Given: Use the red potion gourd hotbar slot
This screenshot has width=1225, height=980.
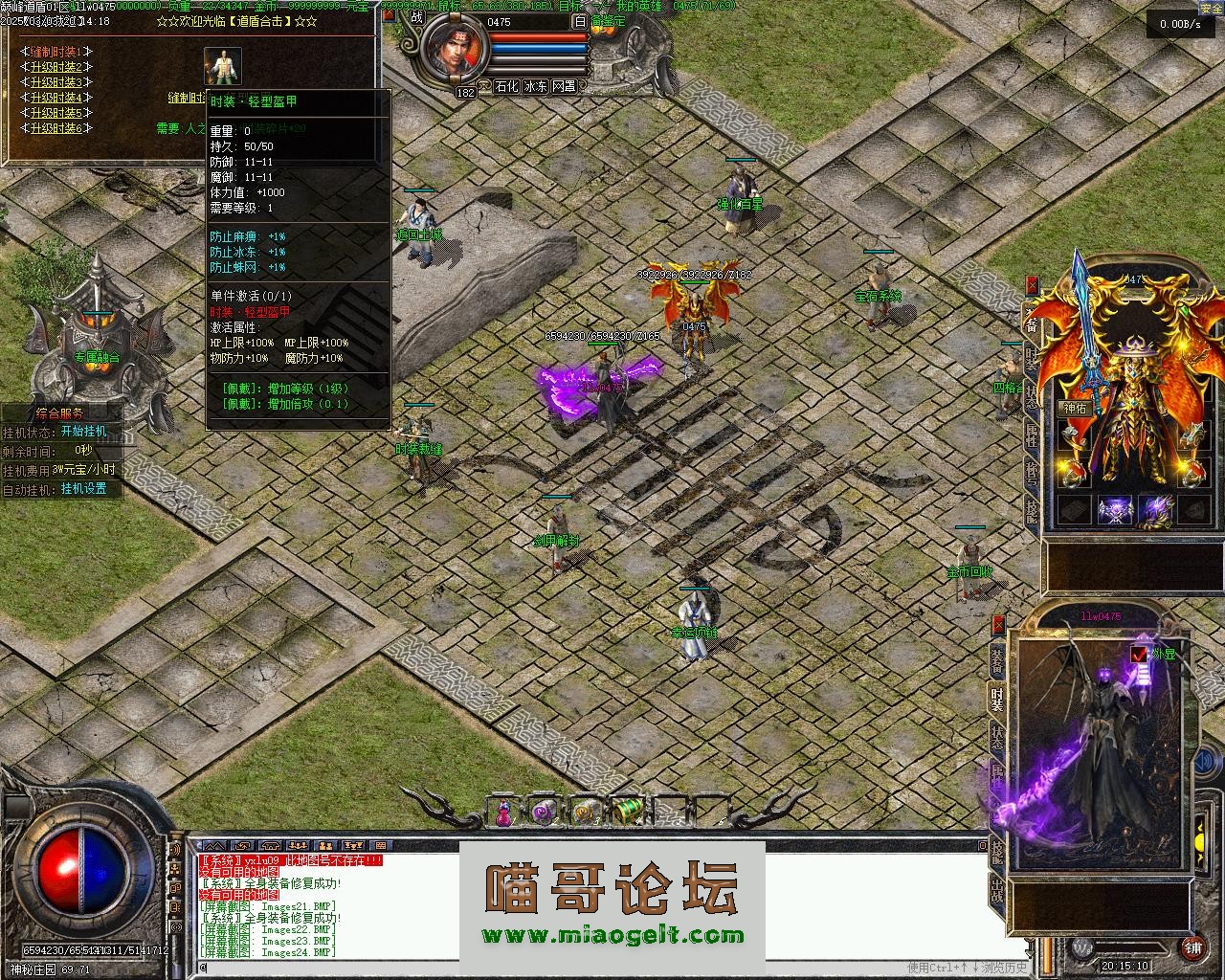Looking at the screenshot, I should click(x=503, y=813).
